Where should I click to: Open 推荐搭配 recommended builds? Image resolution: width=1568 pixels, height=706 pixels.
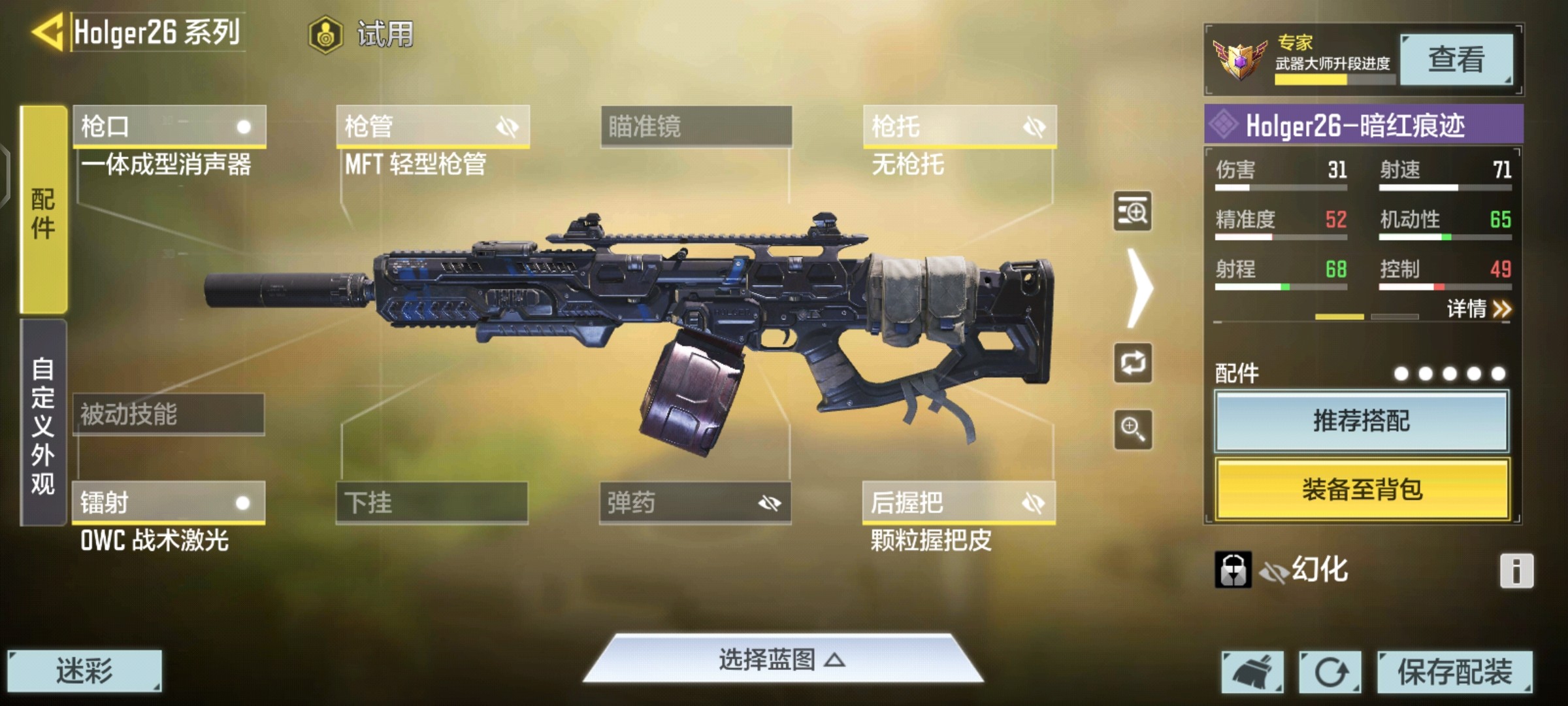click(x=1362, y=421)
